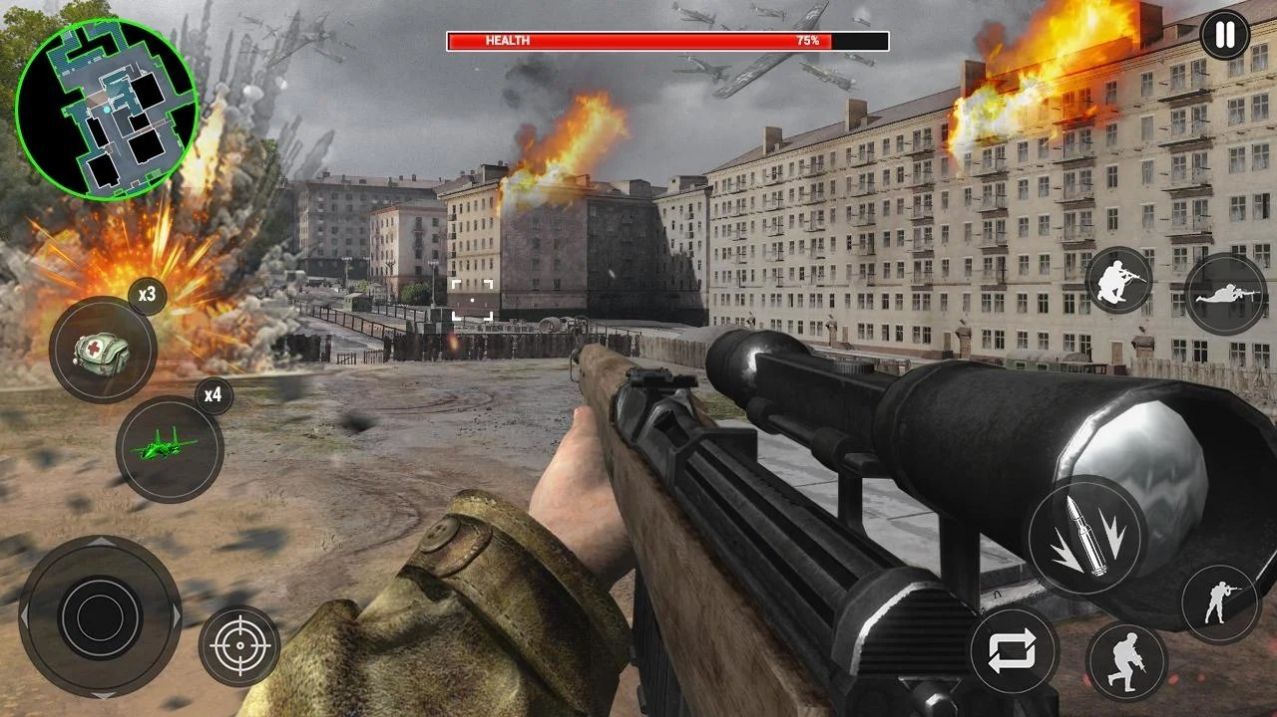
Task: Pause the game with the pause button
Action: (1224, 36)
